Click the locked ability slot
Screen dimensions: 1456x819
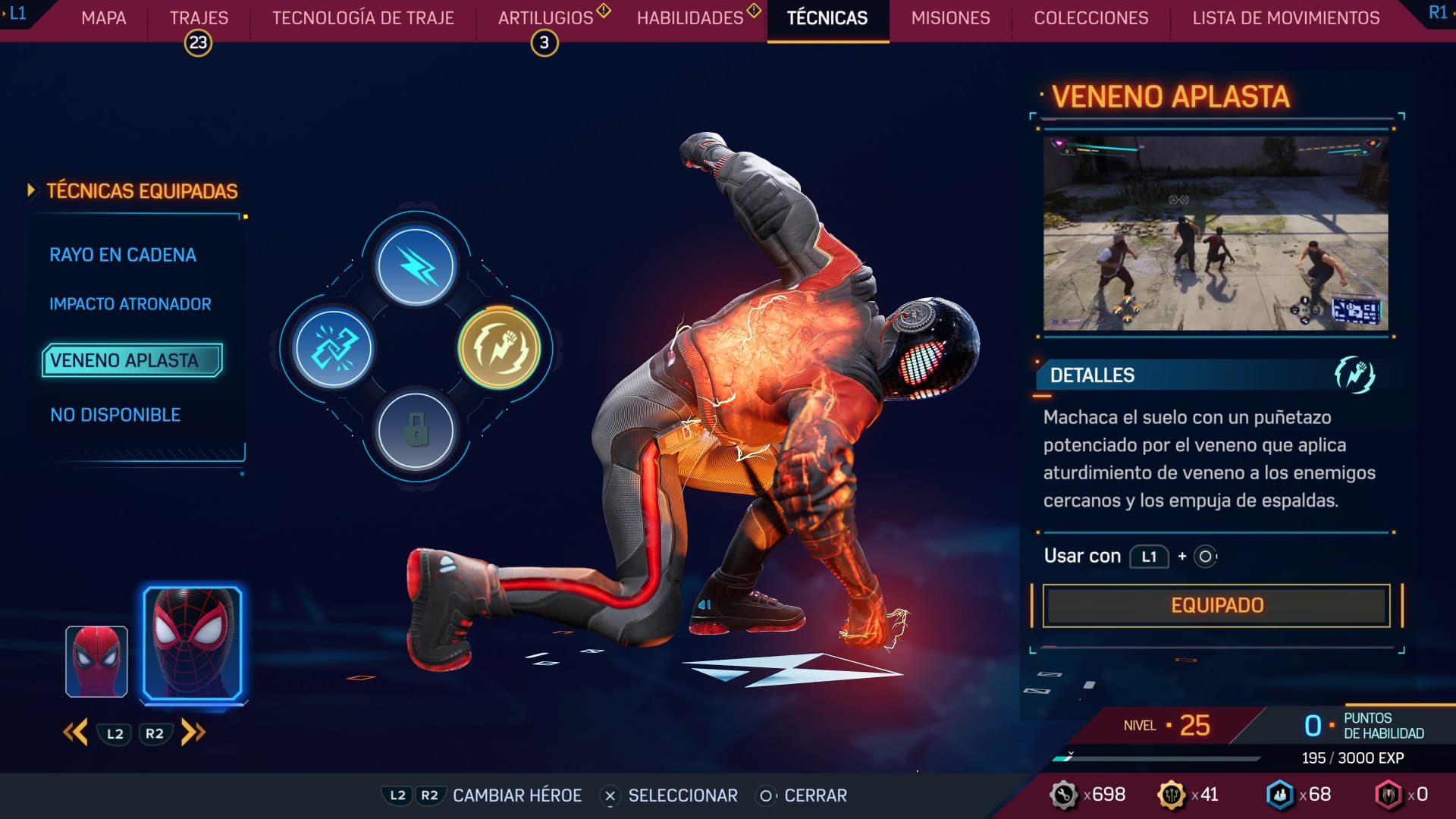[416, 430]
